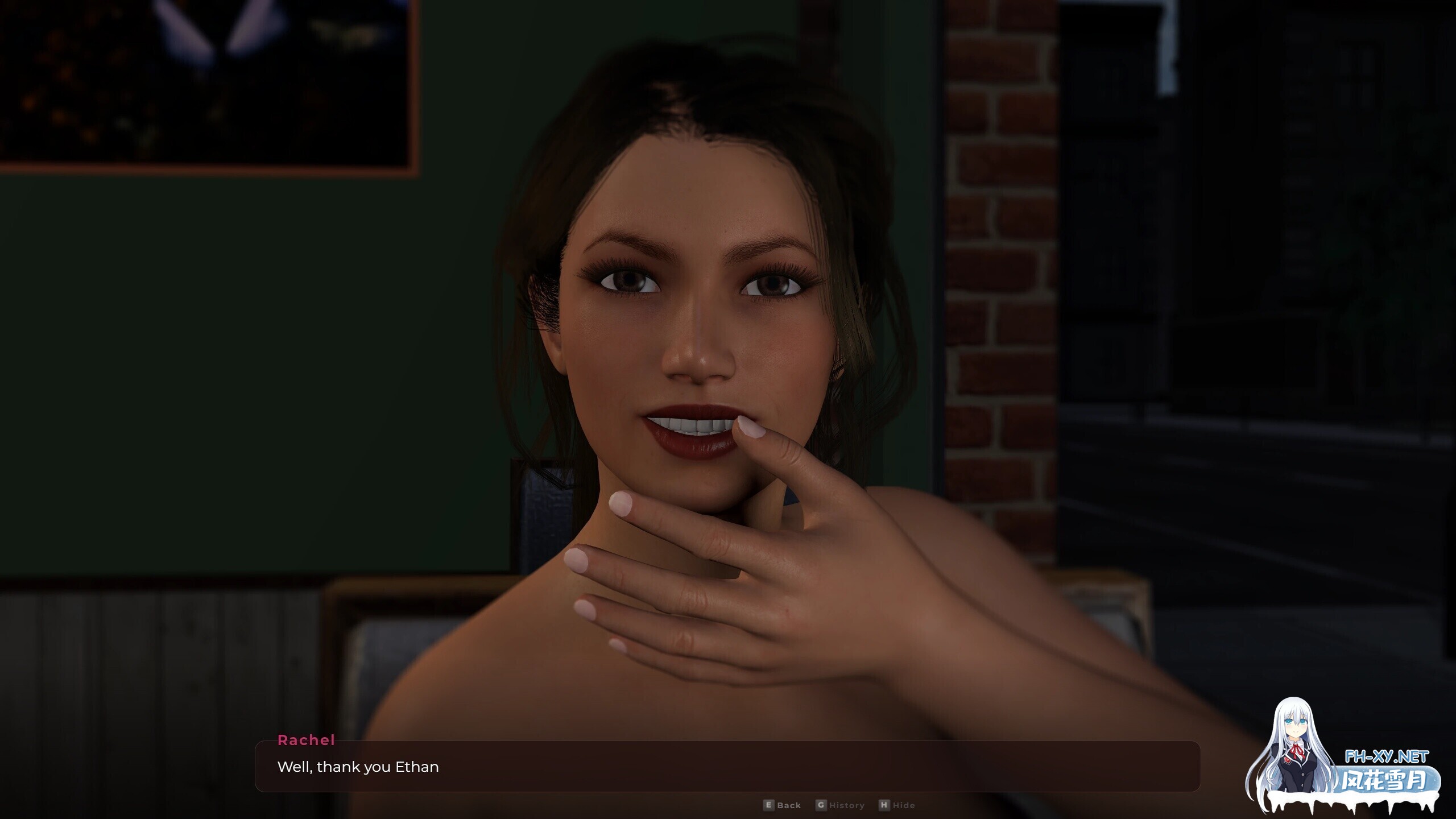
Task: Hide the dialogue interface using Hide
Action: 904,805
